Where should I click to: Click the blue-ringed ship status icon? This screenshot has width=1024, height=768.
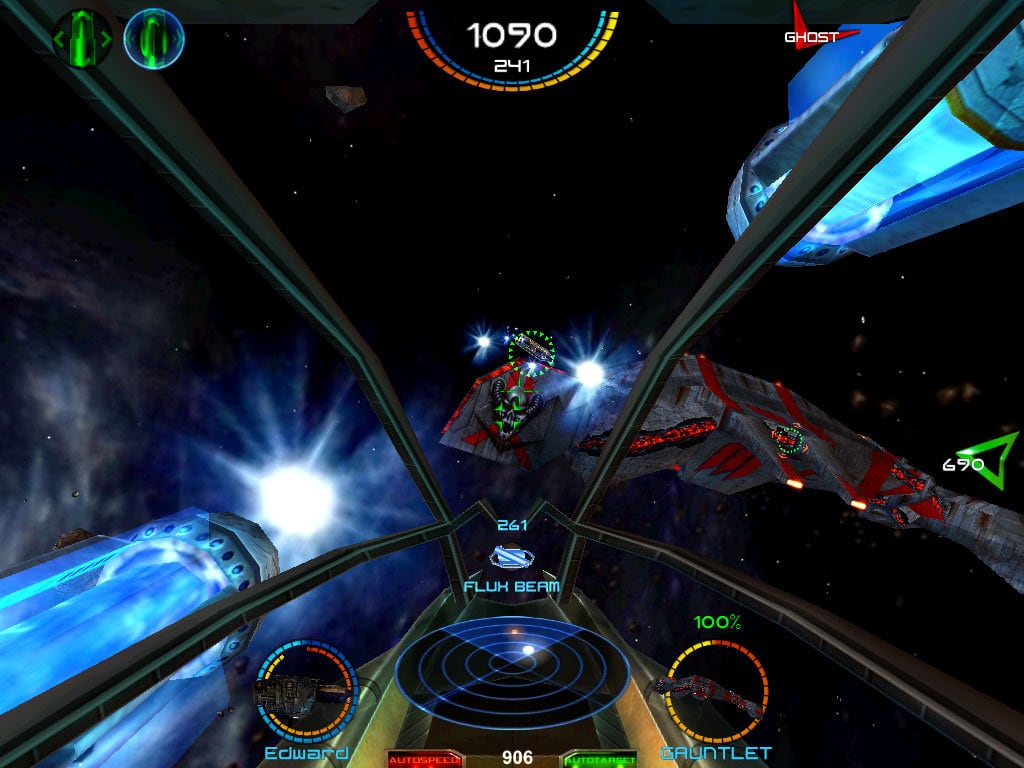coord(154,38)
